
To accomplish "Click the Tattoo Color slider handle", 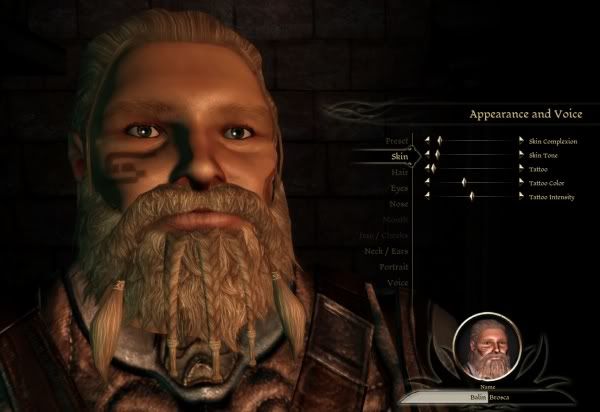I will (463, 183).
